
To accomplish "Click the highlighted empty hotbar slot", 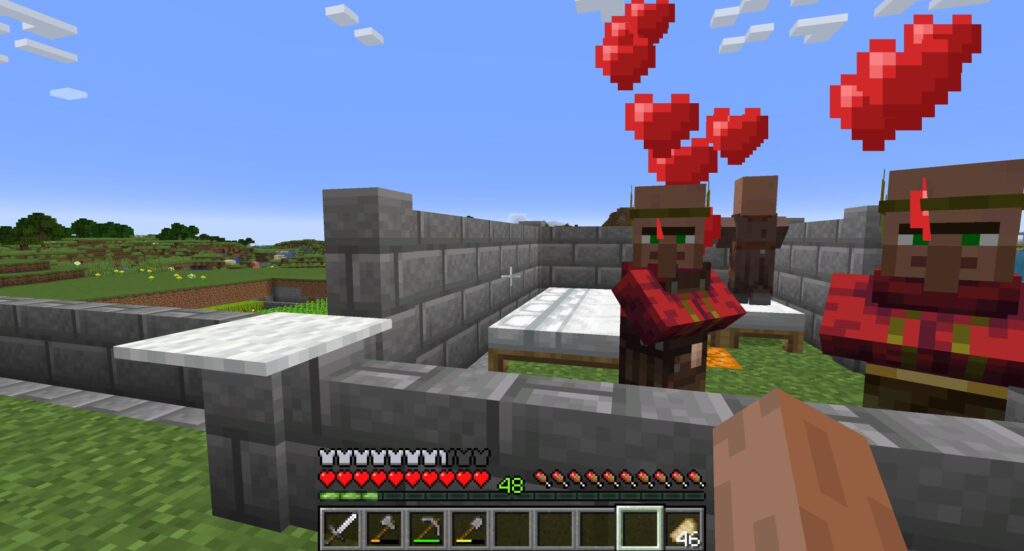I will point(639,527).
